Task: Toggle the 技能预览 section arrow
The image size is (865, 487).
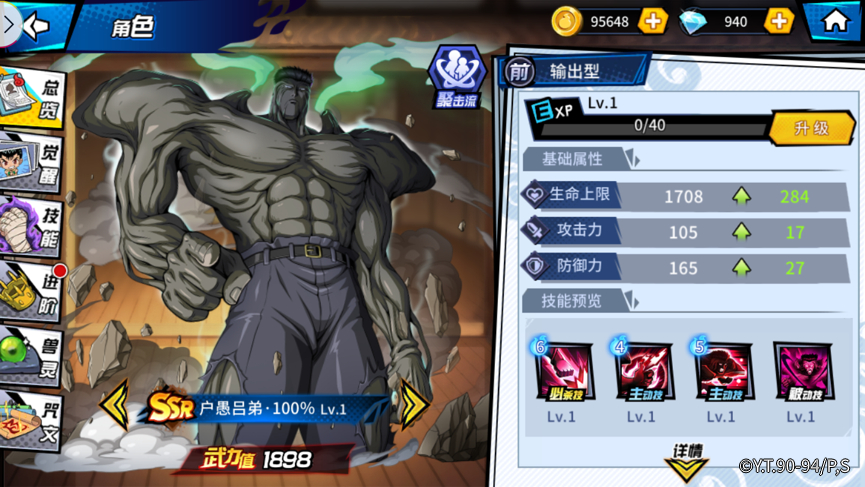Action: pos(632,300)
